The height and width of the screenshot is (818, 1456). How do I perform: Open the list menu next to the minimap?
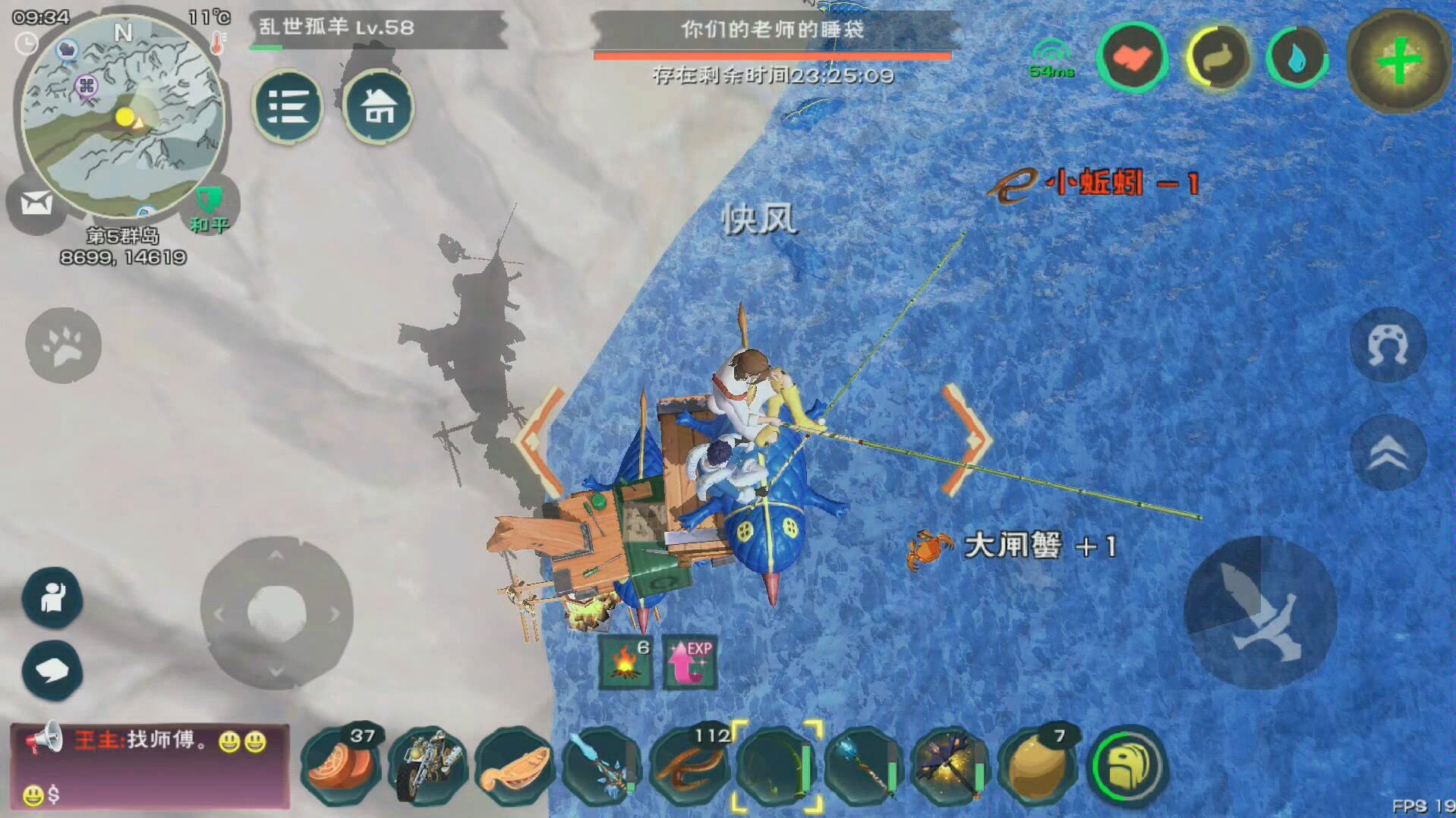(x=288, y=107)
